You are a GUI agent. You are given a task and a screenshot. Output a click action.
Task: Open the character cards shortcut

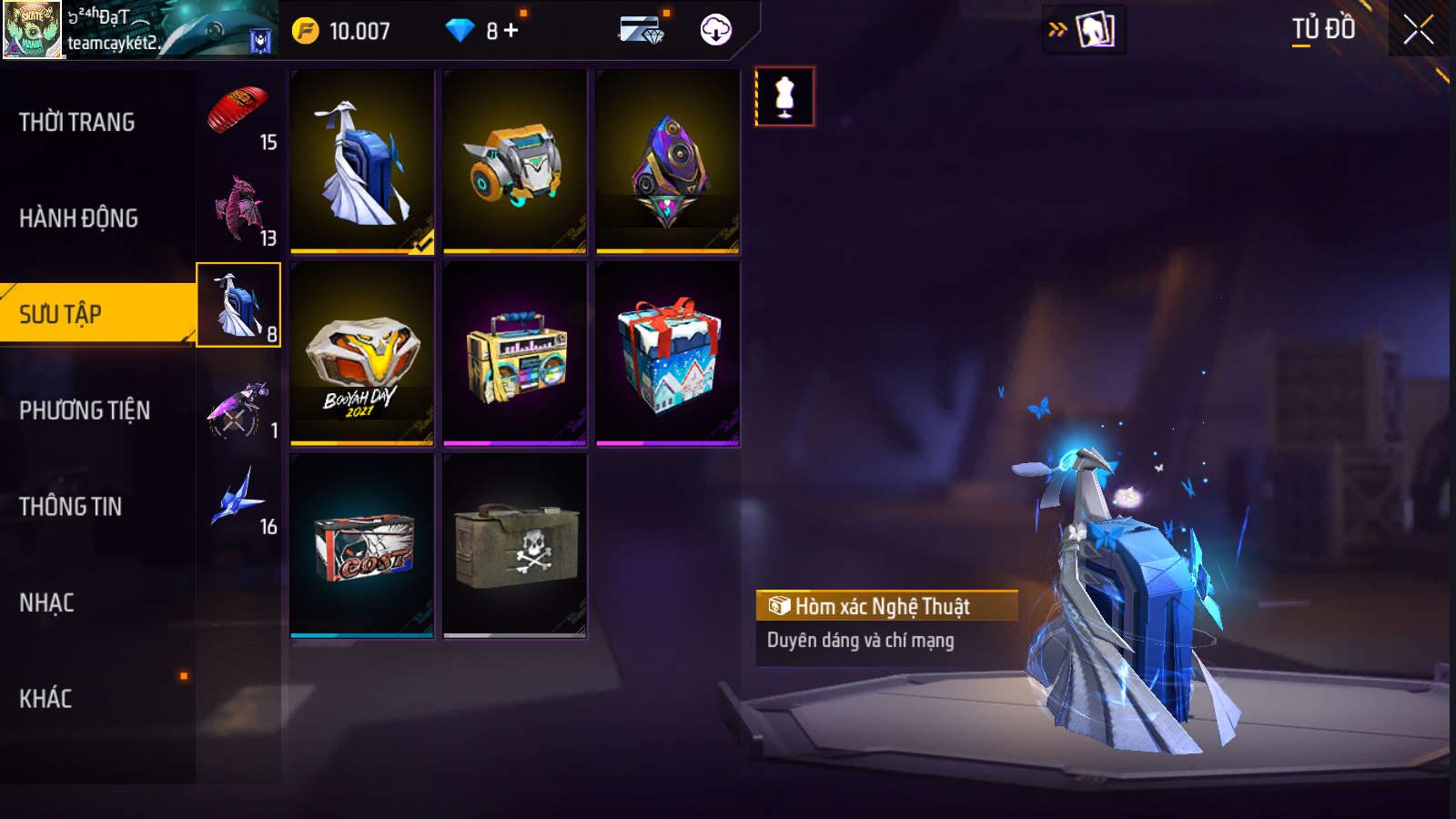(x=1094, y=30)
